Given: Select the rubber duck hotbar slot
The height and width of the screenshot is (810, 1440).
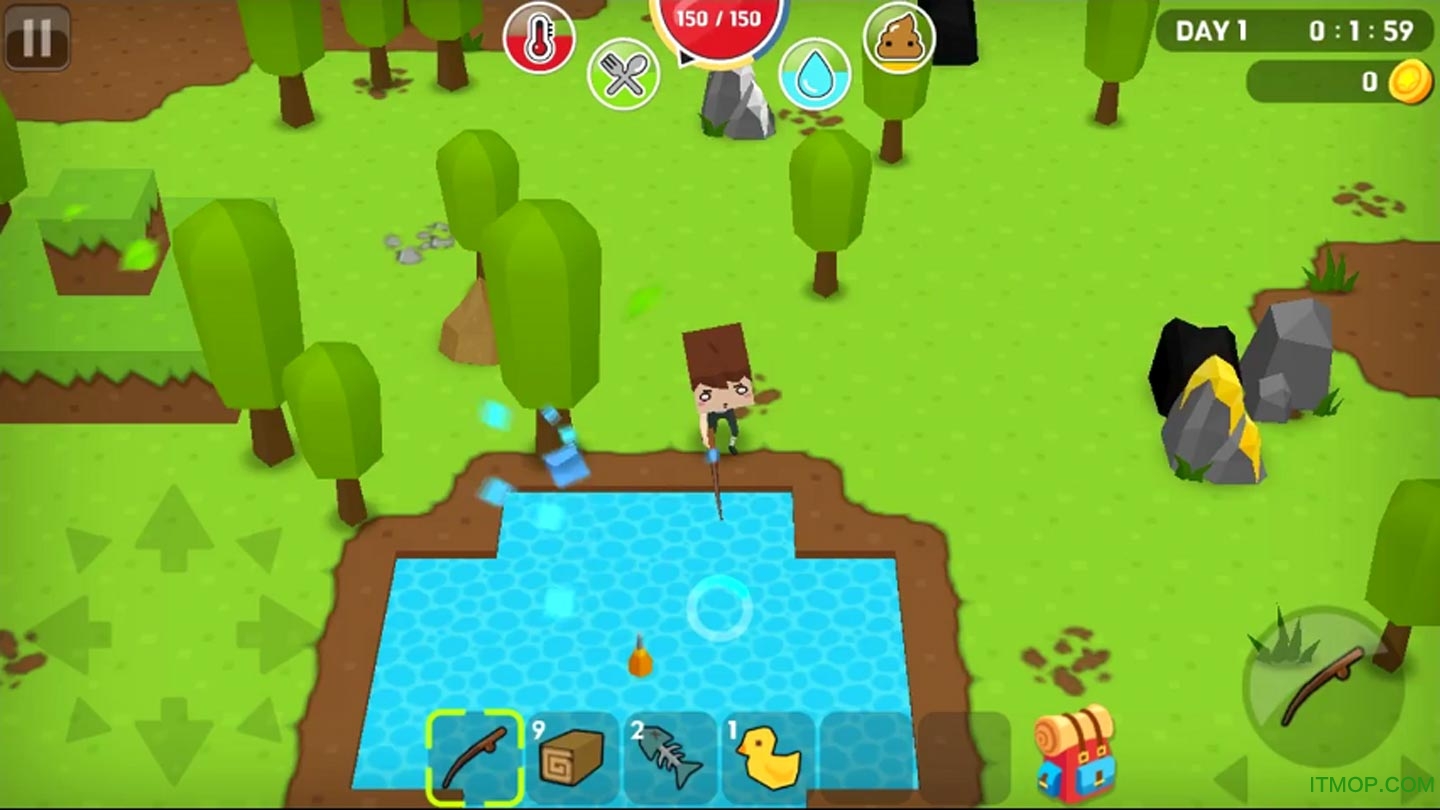Looking at the screenshot, I should pos(767,758).
